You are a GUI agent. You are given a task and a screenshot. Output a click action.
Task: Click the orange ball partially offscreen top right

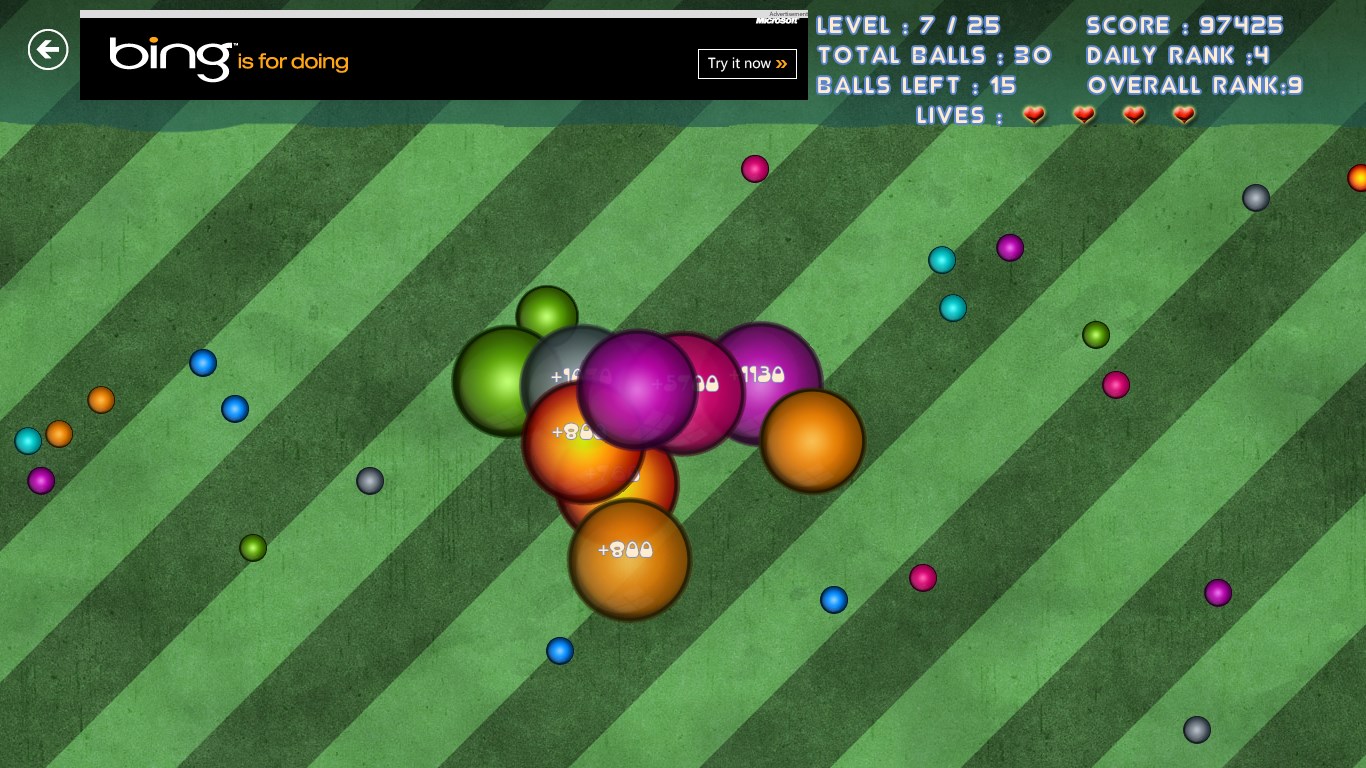(1358, 178)
